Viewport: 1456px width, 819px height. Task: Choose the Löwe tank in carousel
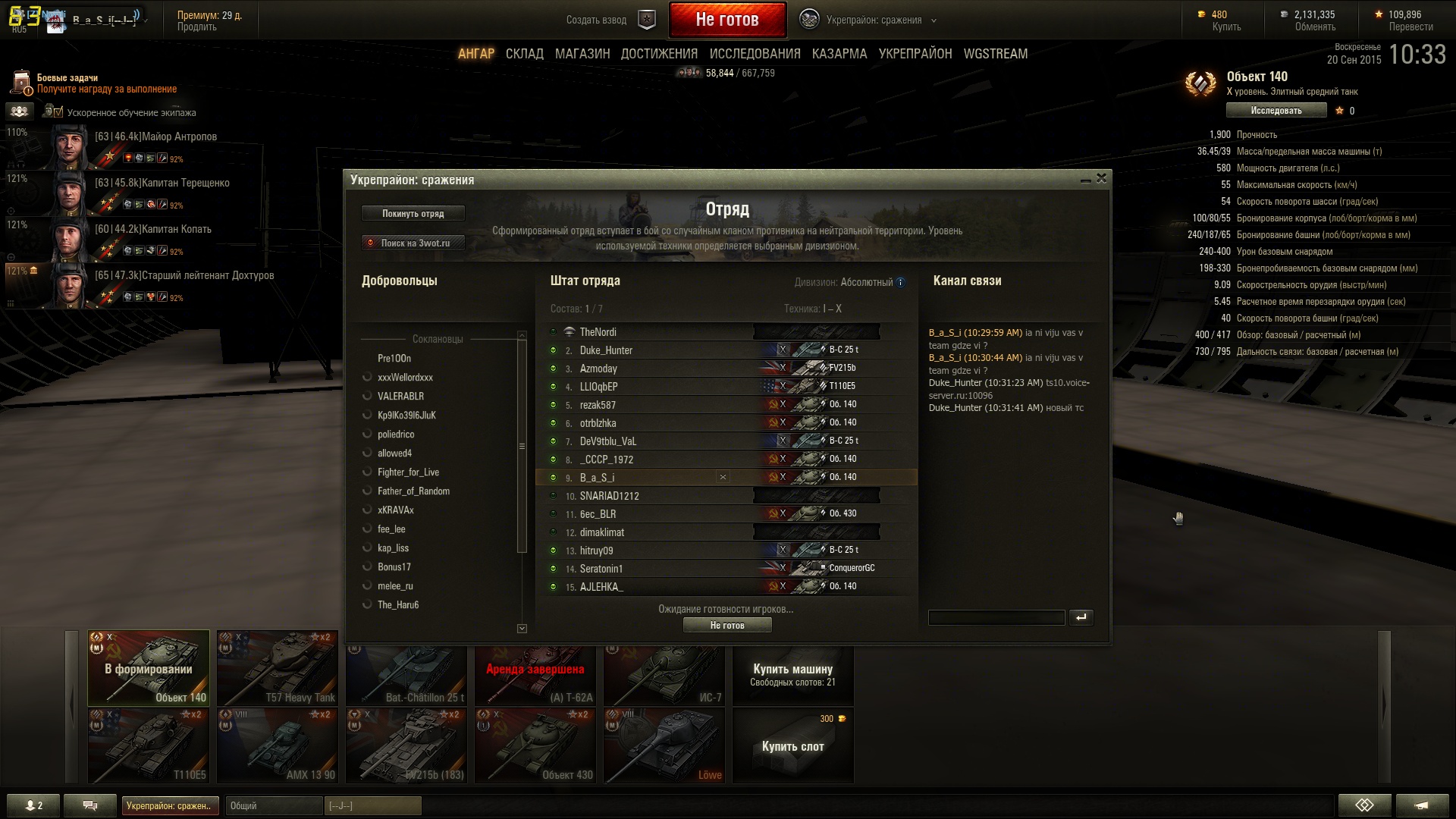[x=664, y=745]
